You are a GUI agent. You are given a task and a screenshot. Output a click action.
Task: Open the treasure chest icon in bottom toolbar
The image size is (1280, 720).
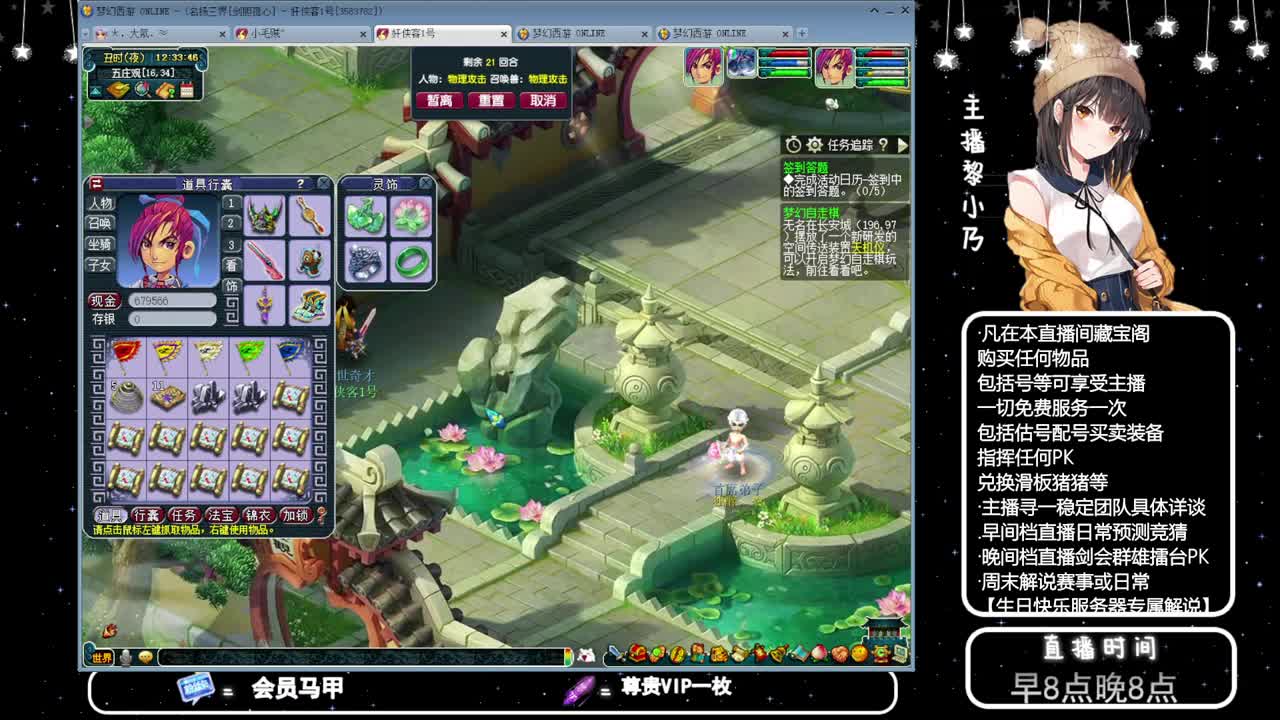point(638,655)
